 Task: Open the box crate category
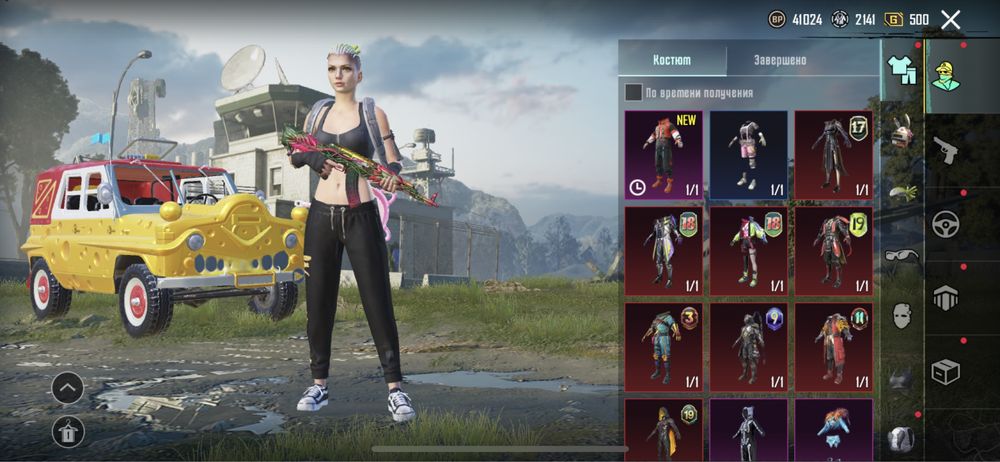[945, 371]
